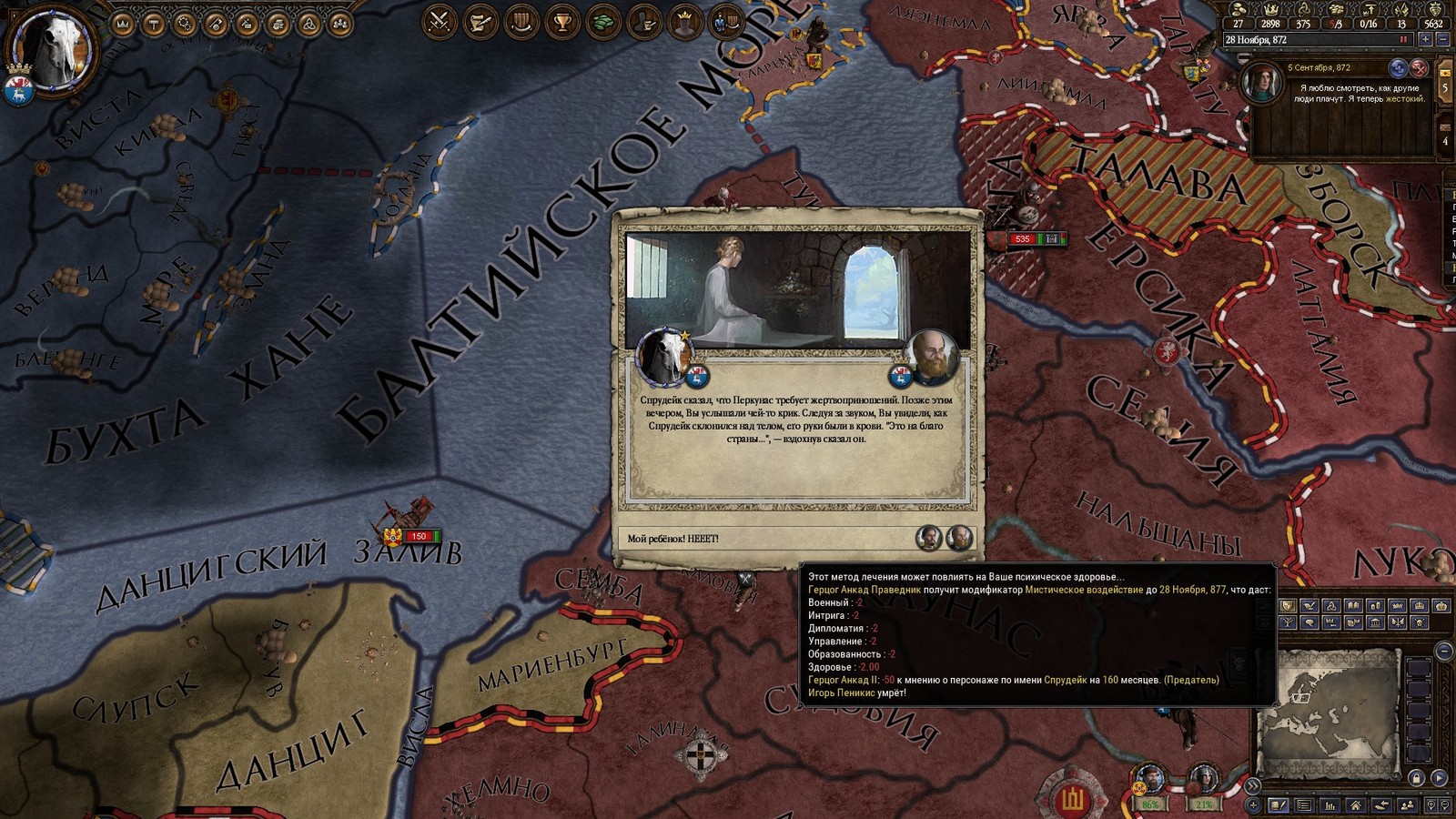This screenshot has width=1456, height=819.
Task: Click the house home-location button
Action: tap(1356, 805)
